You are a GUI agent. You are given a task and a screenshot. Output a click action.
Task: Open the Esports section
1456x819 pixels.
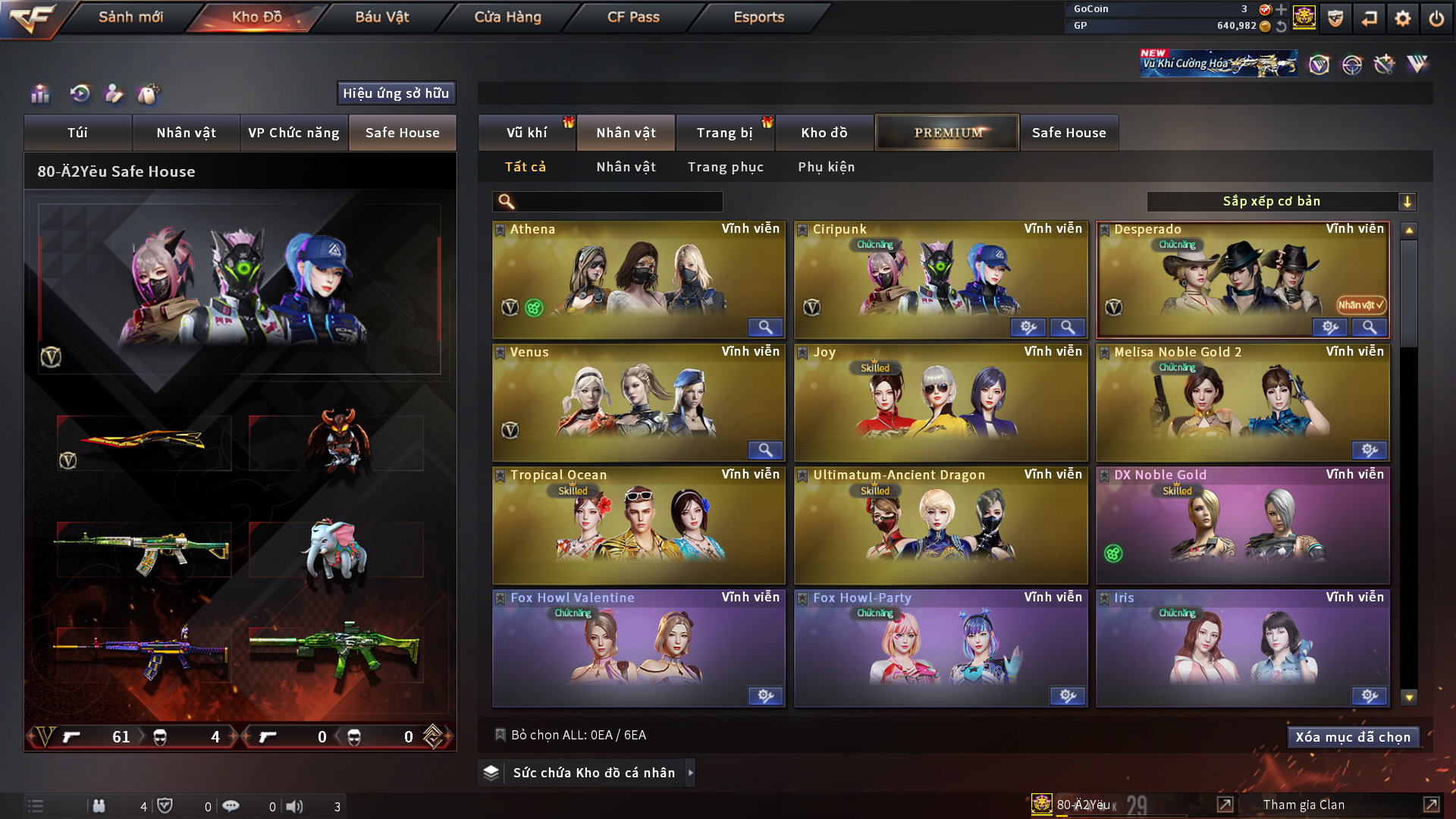tap(758, 17)
